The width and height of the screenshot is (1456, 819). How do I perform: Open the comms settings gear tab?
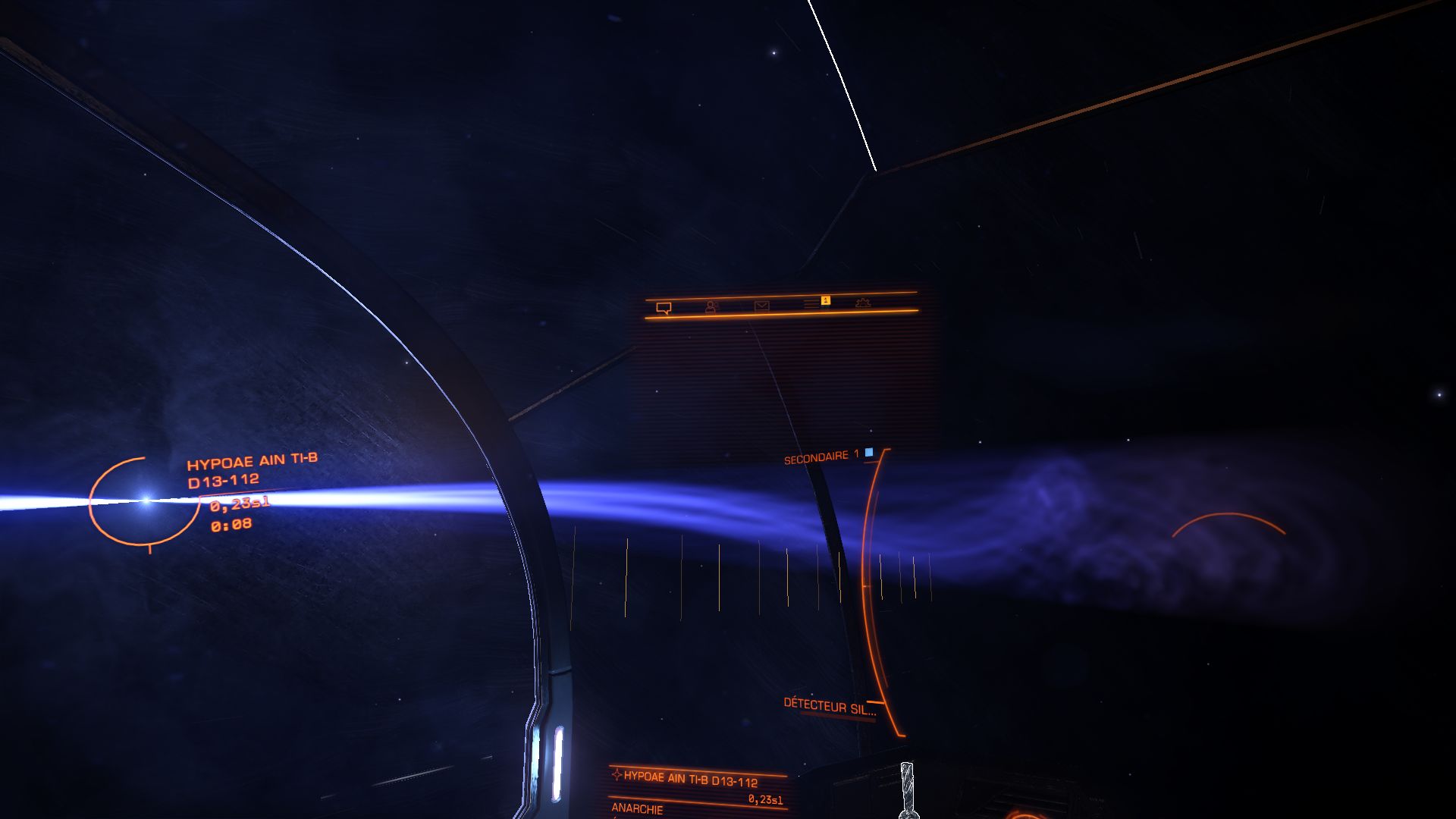click(862, 303)
